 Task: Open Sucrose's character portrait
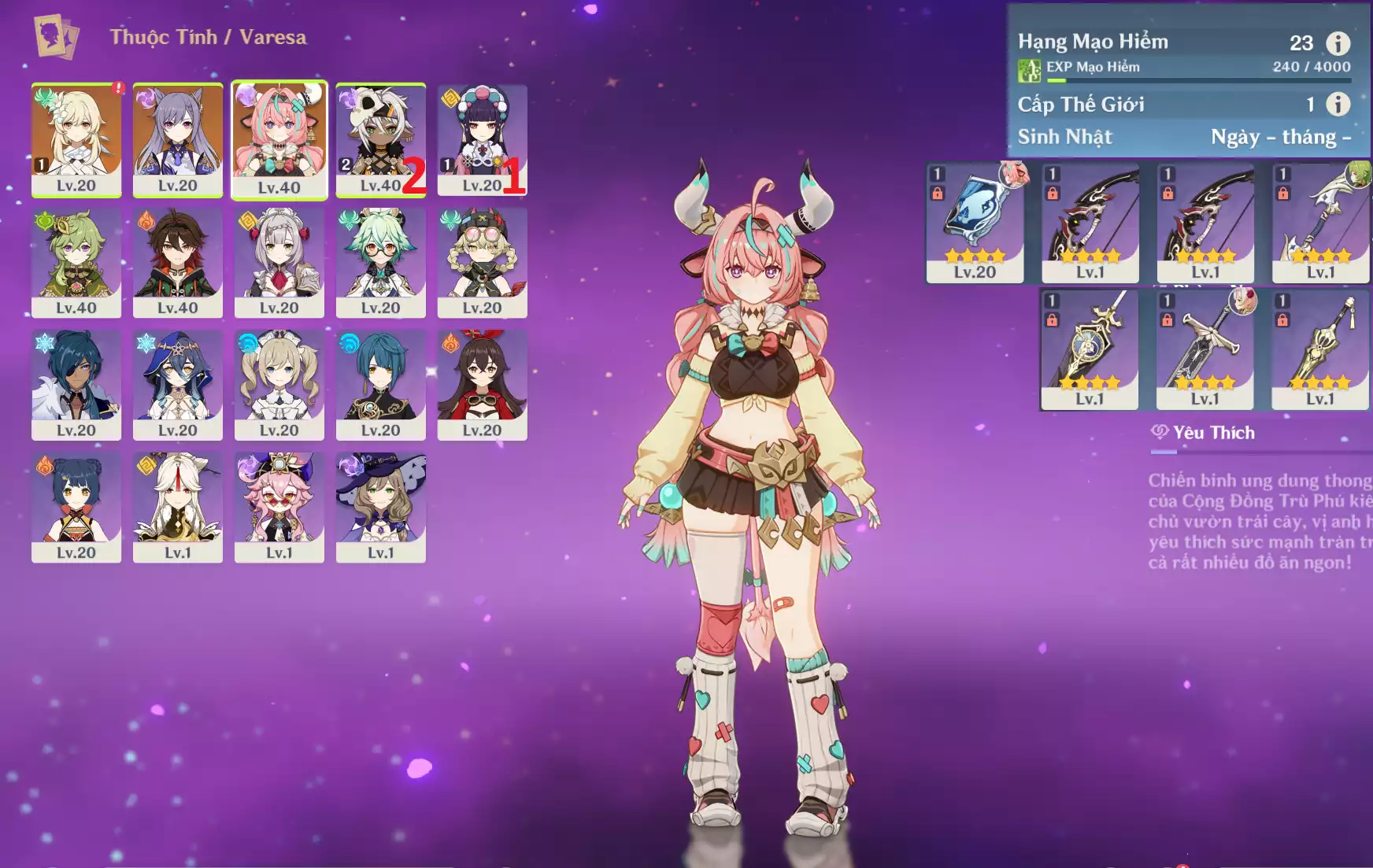click(x=381, y=262)
